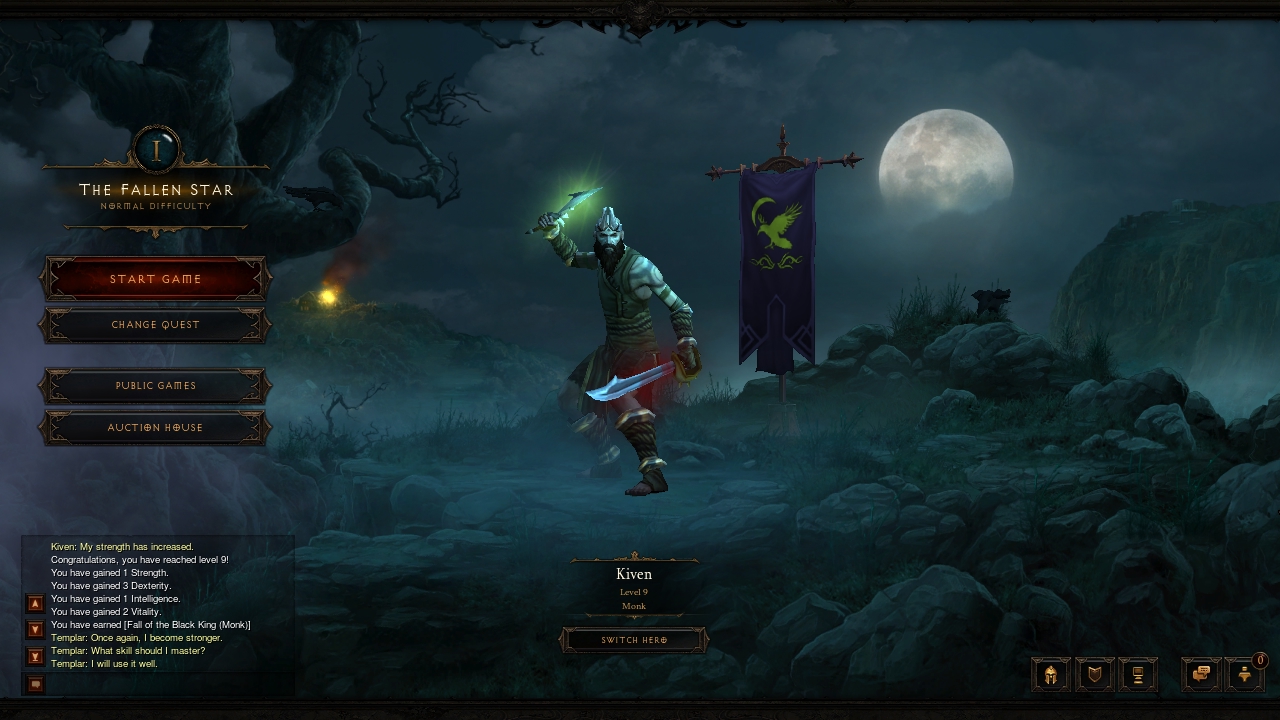The height and width of the screenshot is (720, 1280).
Task: Open the friends list social icon
Action: click(x=1245, y=675)
